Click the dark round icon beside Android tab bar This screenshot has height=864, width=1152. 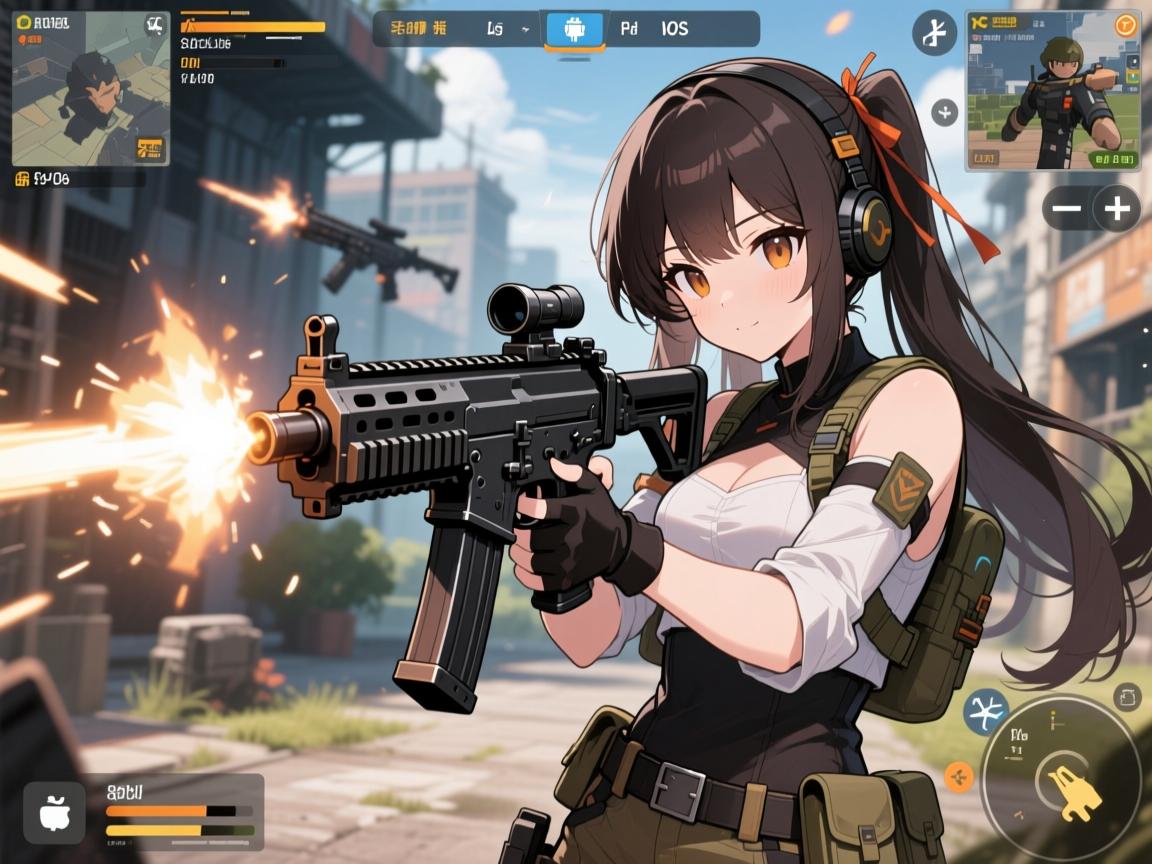pyautogui.click(x=935, y=33)
